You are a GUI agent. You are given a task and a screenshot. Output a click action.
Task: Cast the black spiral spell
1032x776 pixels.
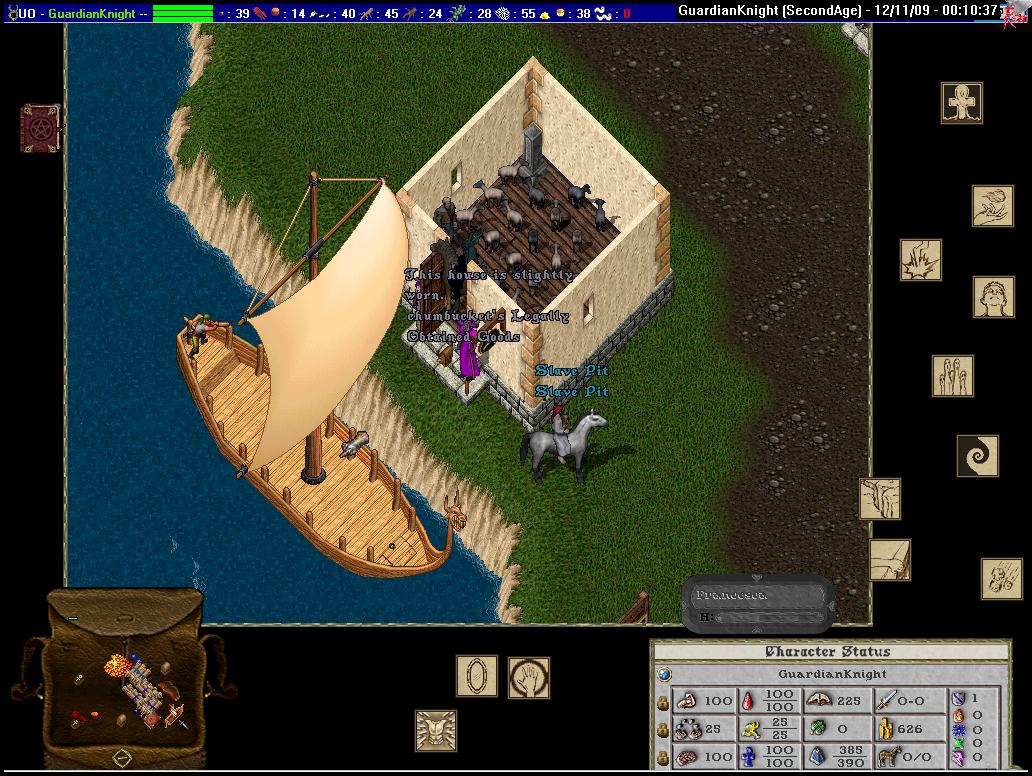point(977,455)
